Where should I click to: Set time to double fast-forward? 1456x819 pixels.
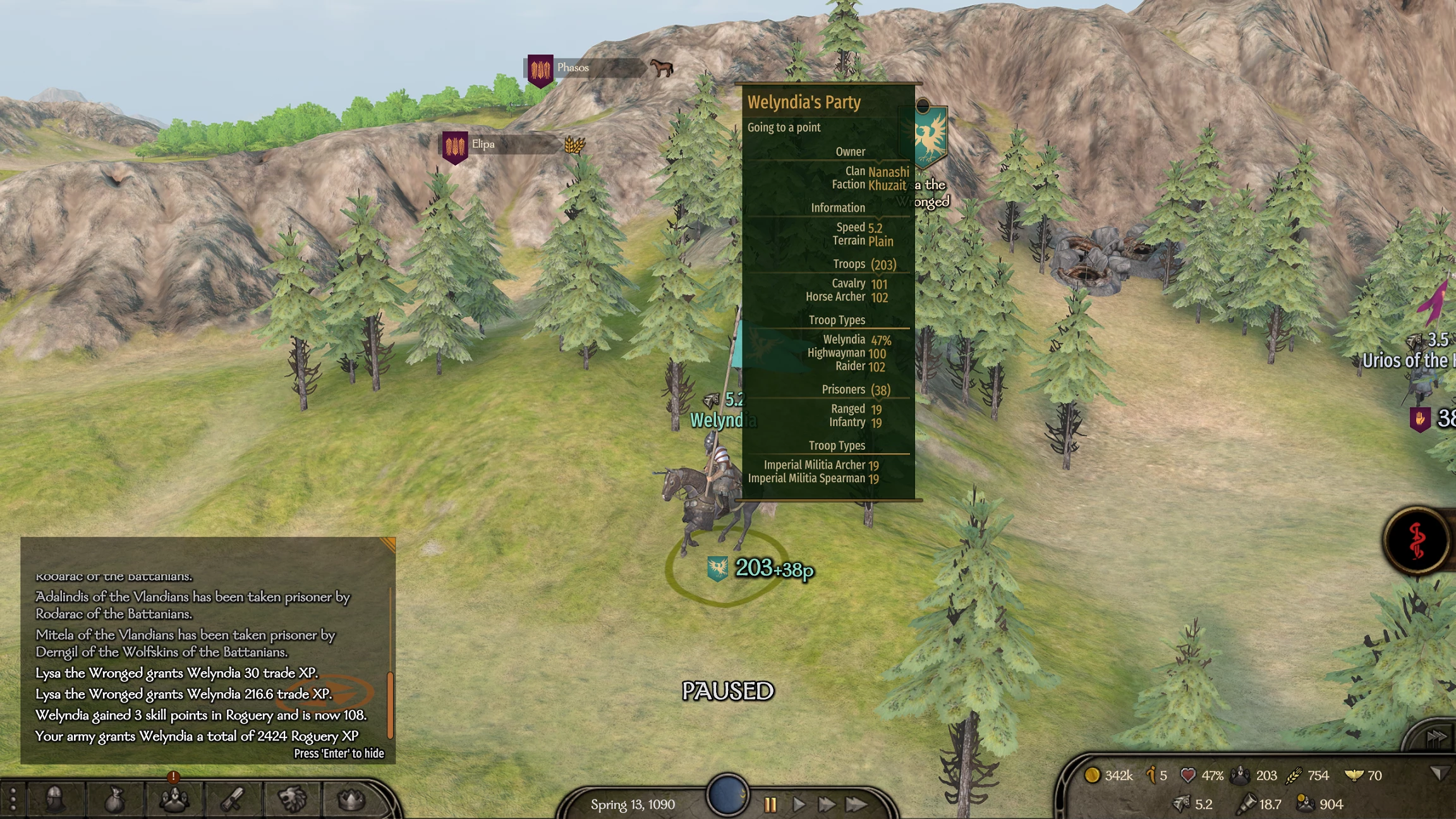click(826, 804)
